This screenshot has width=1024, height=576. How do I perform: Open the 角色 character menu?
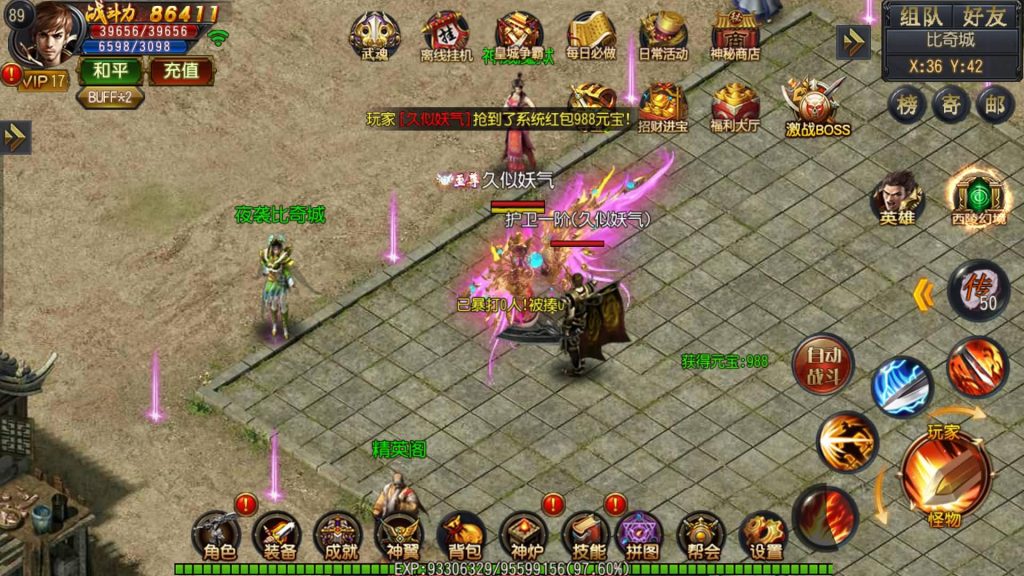(218, 535)
